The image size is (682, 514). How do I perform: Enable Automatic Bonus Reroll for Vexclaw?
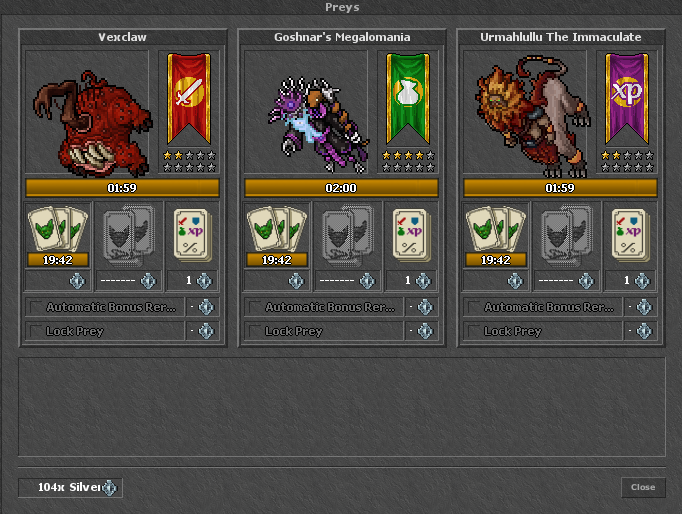(36, 307)
